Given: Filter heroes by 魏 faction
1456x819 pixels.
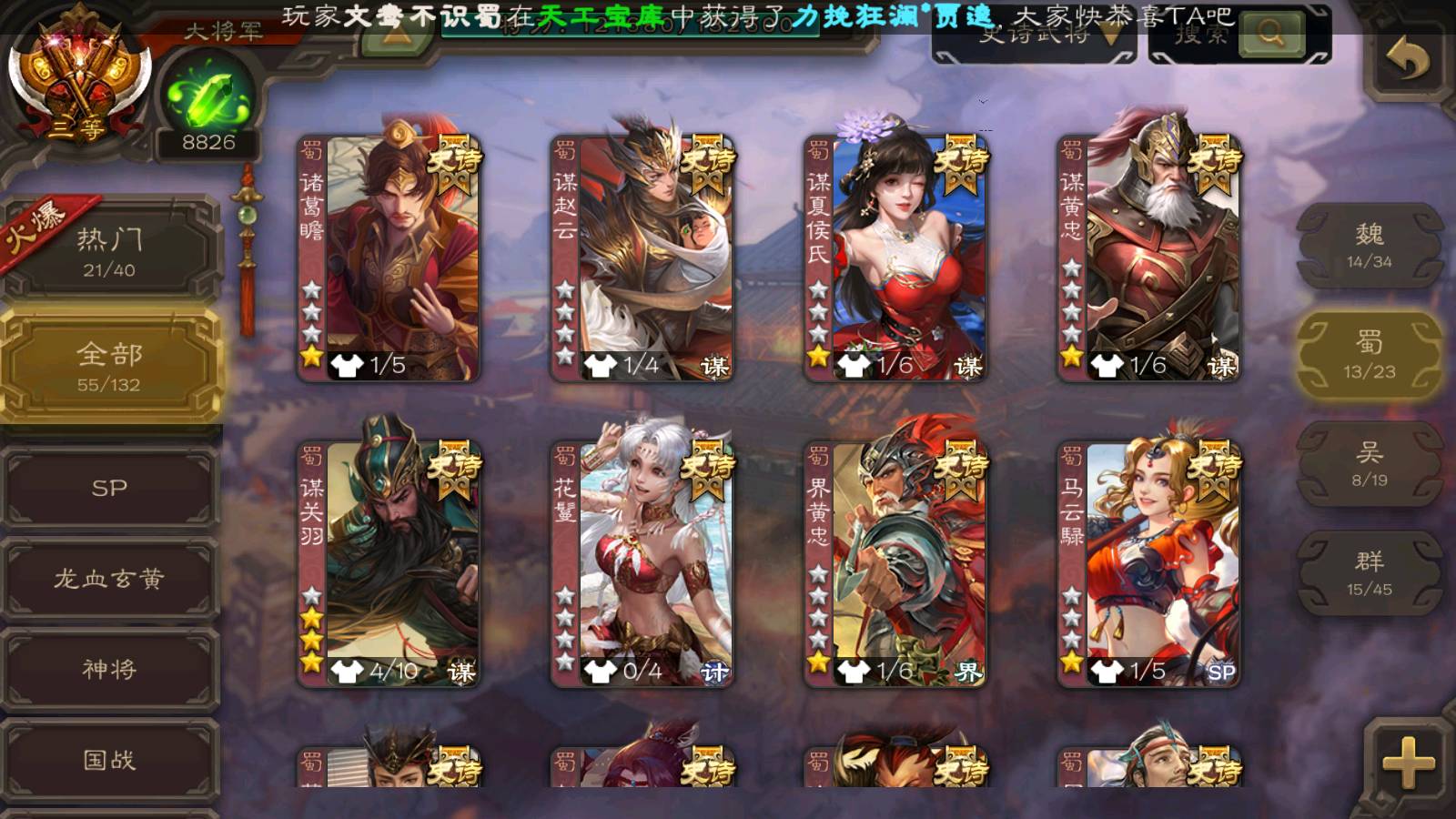Looking at the screenshot, I should point(1369,246).
